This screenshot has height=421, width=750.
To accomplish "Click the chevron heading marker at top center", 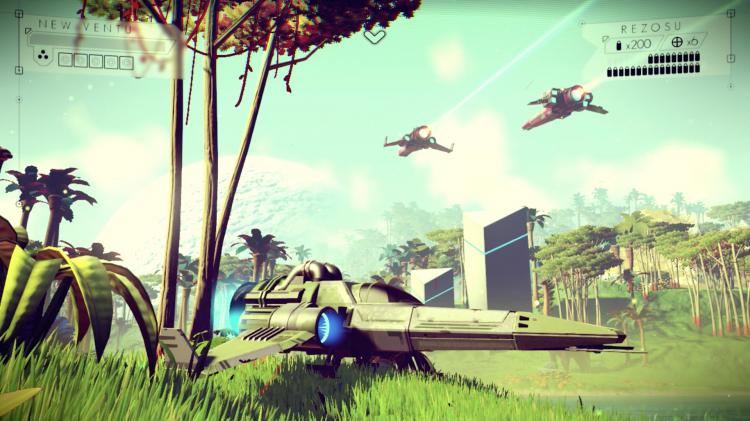I will [x=374, y=36].
